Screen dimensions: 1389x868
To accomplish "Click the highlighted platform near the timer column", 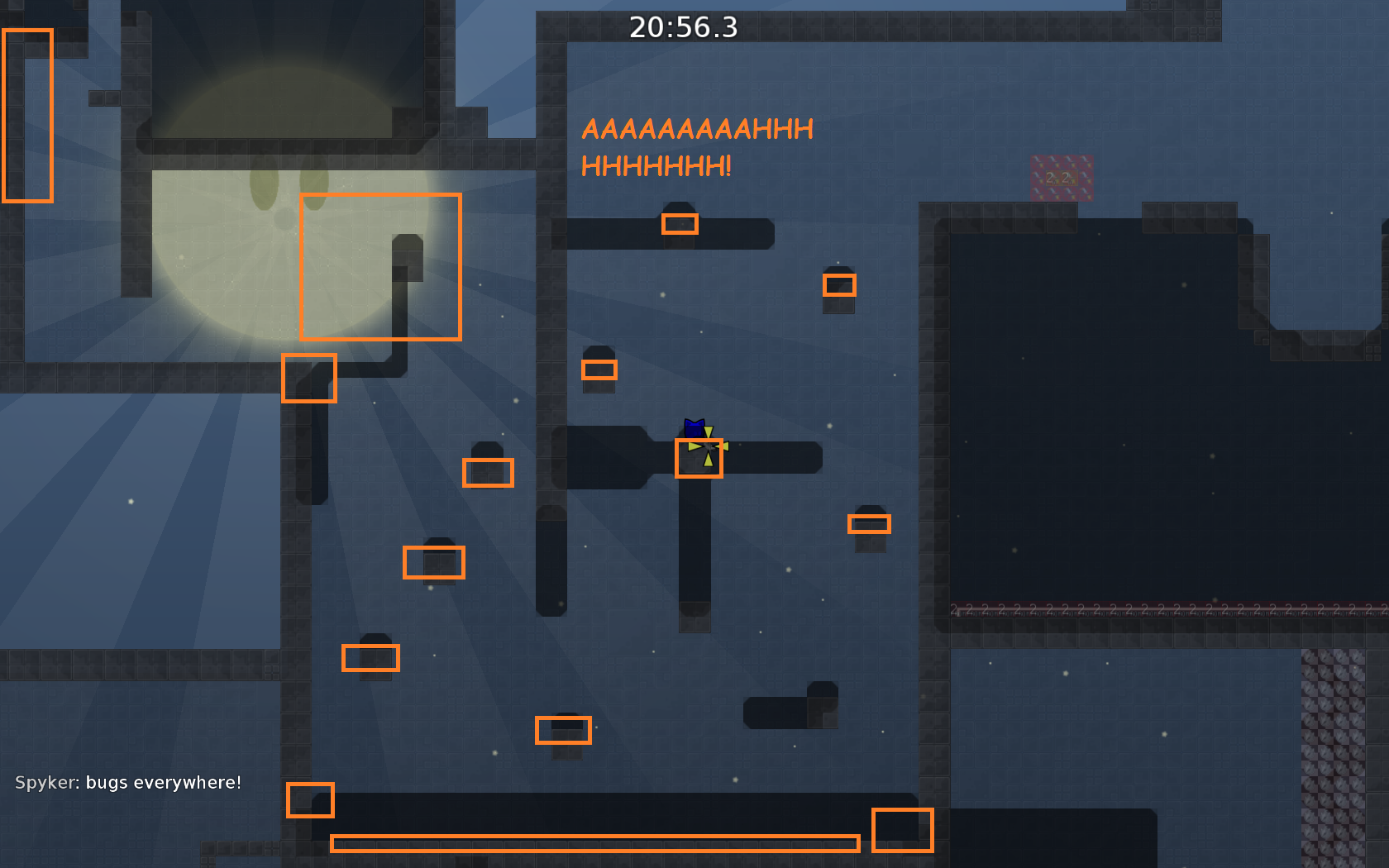I will point(680,222).
